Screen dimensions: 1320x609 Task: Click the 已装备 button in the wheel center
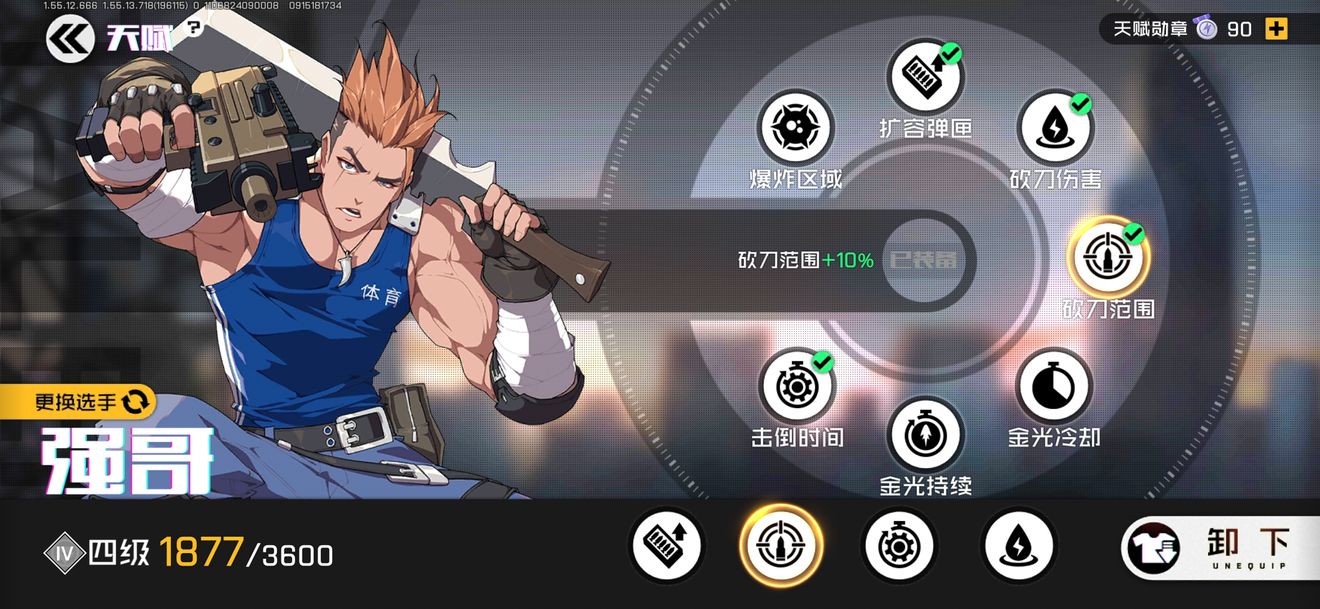pos(923,260)
